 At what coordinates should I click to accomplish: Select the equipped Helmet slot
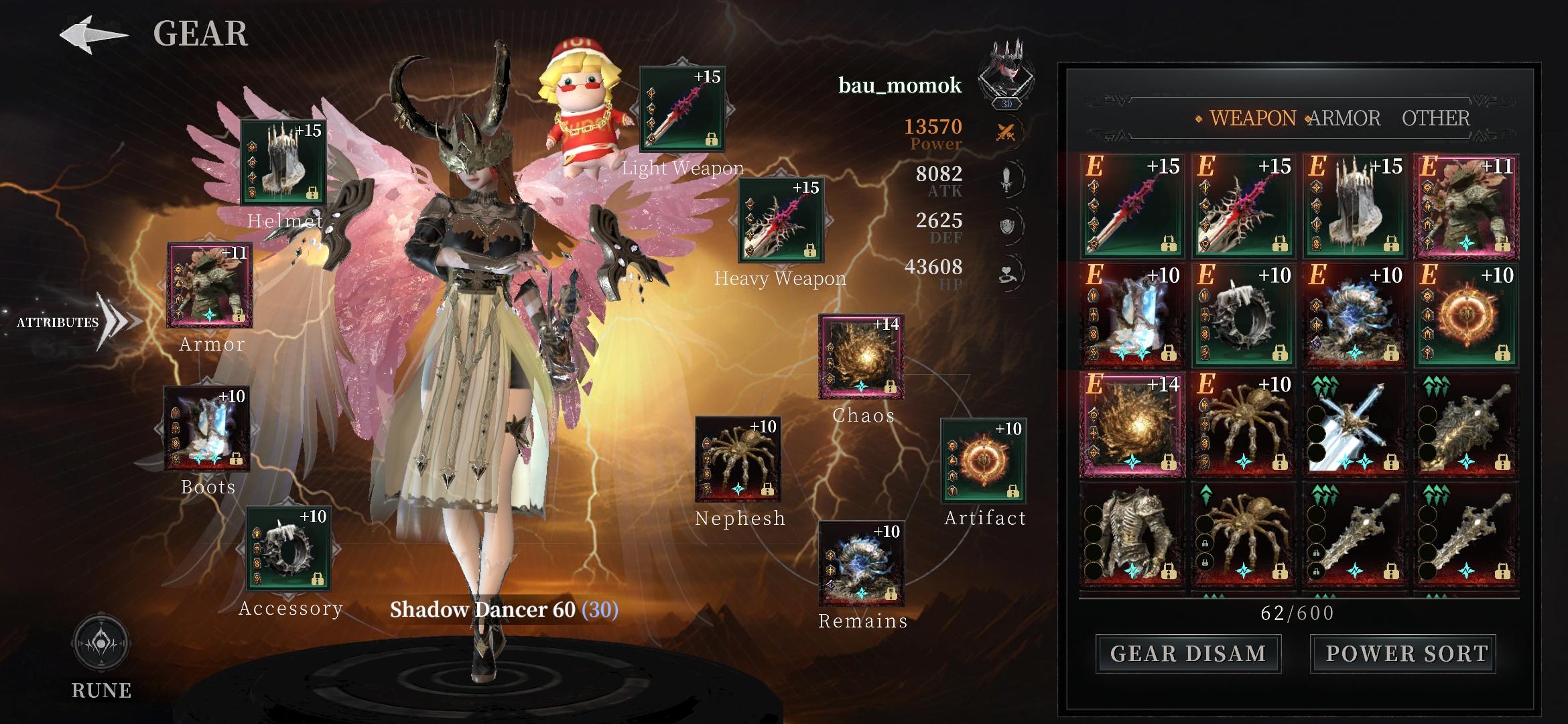click(x=283, y=162)
